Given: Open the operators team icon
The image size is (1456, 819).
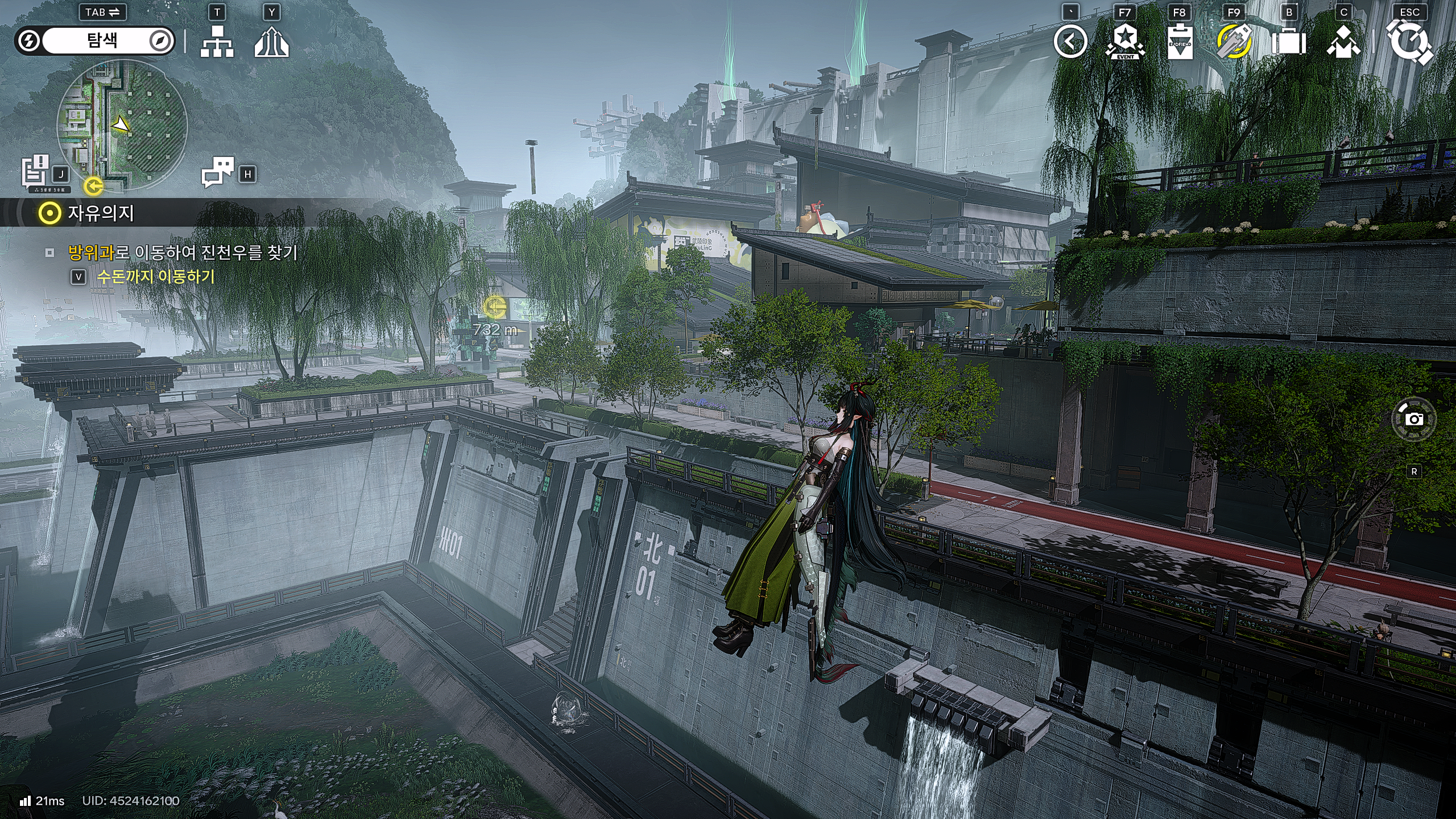Looking at the screenshot, I should (1343, 42).
